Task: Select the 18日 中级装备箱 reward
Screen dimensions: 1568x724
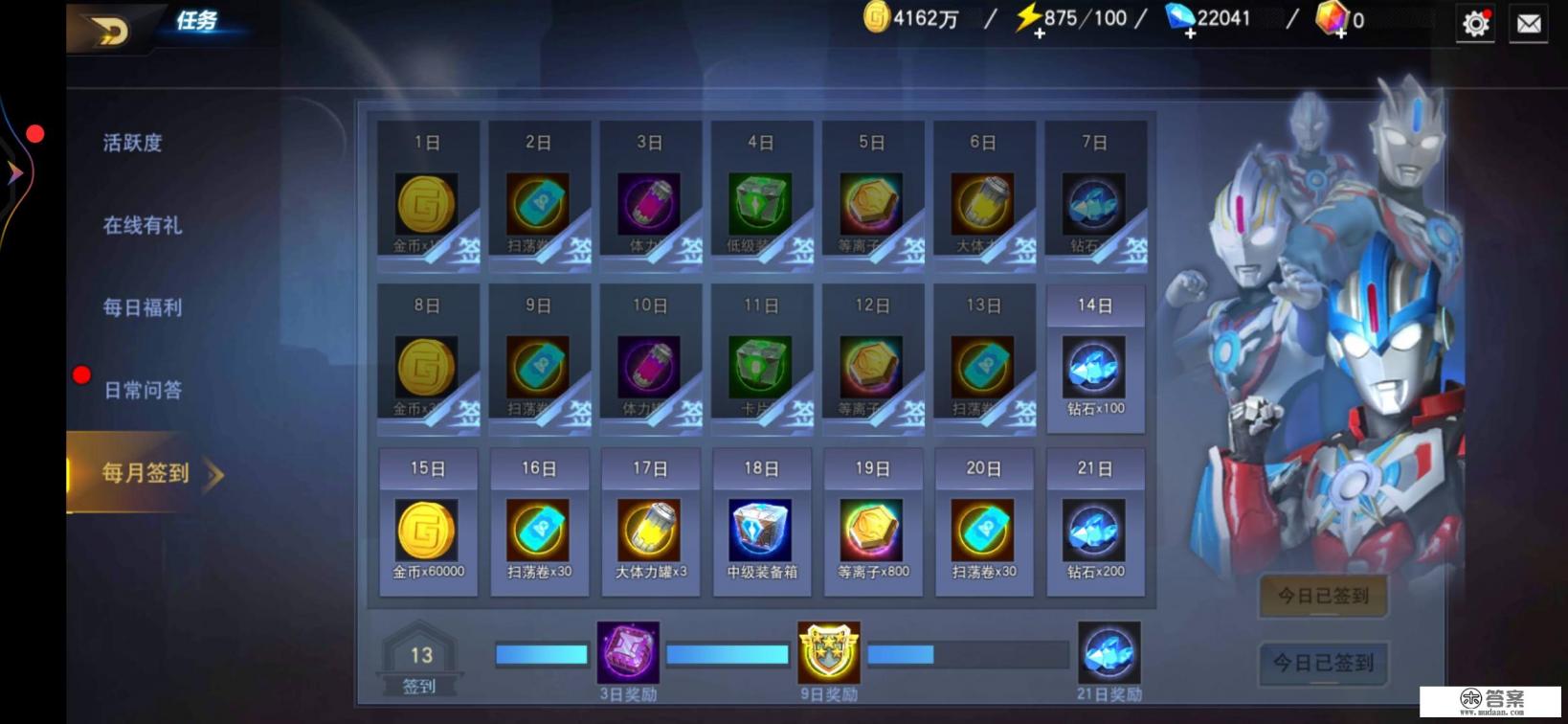Action: [761, 531]
